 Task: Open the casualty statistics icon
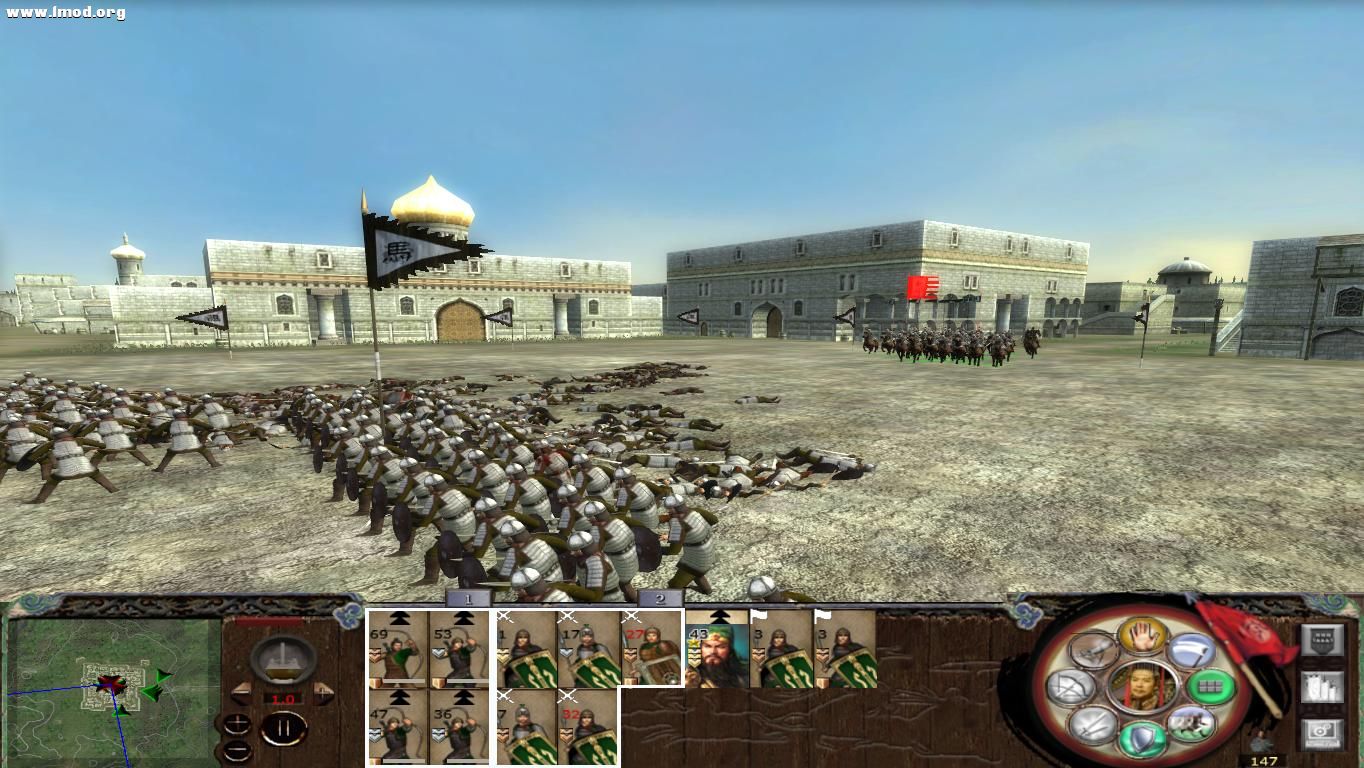(1323, 687)
